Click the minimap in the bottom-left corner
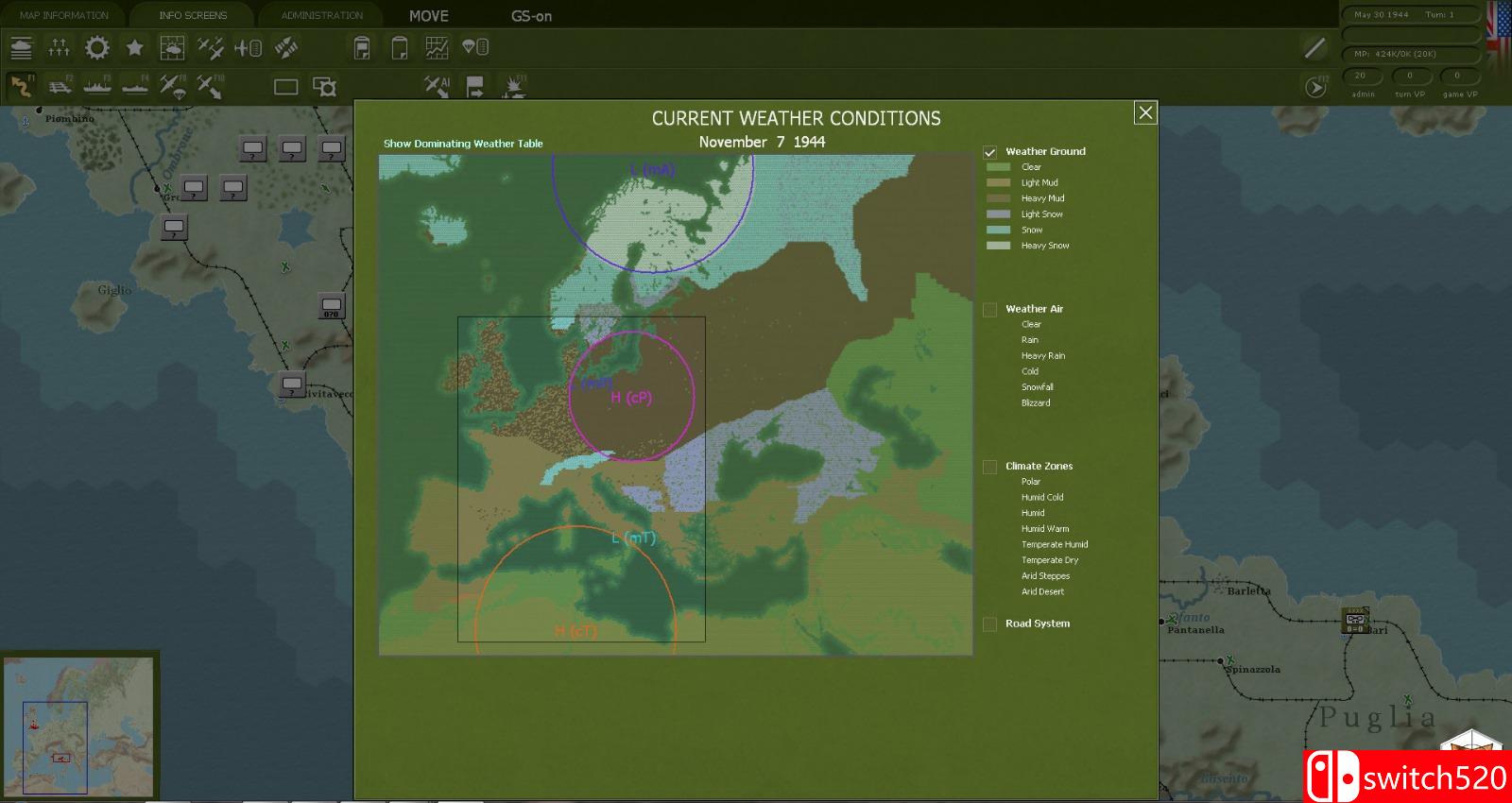This screenshot has width=1512, height=803. point(80,727)
